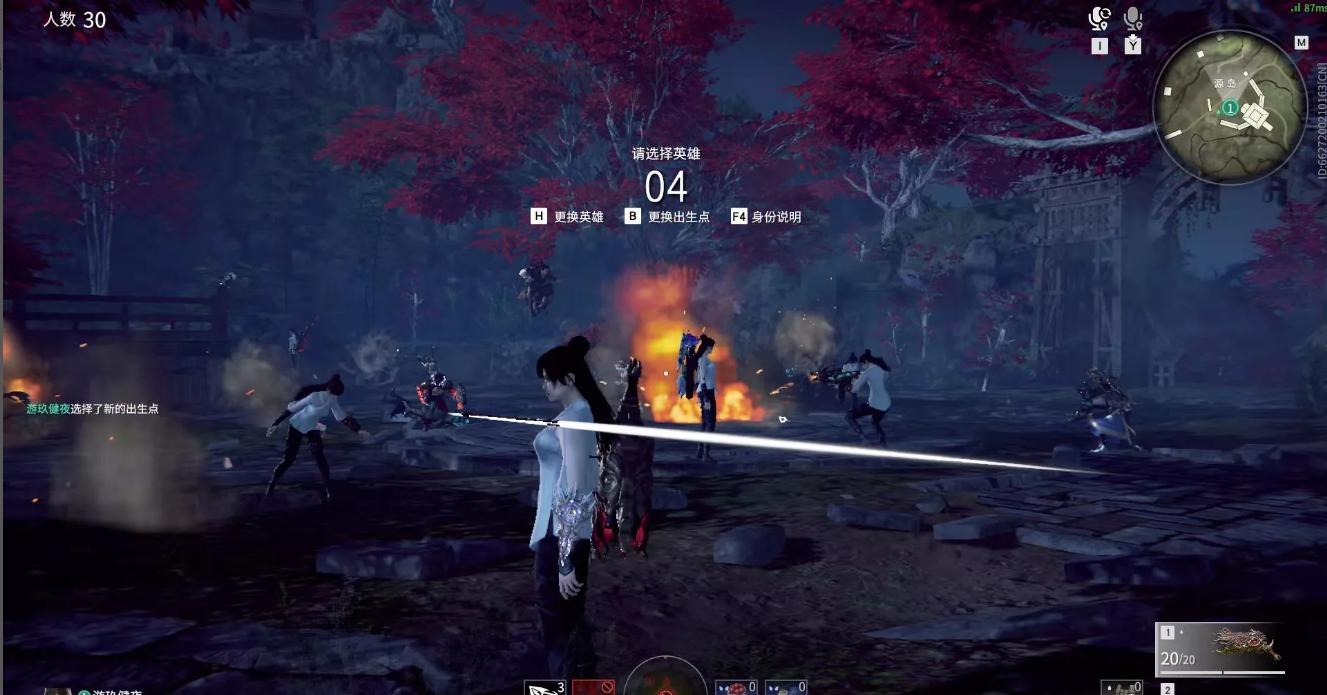Select the green number 1 minimap marker
This screenshot has height=695, width=1327.
[1230, 108]
